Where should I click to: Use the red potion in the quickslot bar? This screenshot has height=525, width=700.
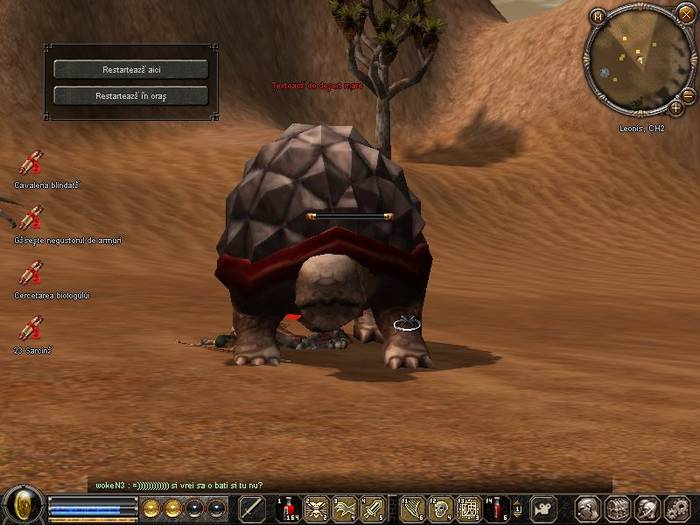click(288, 509)
